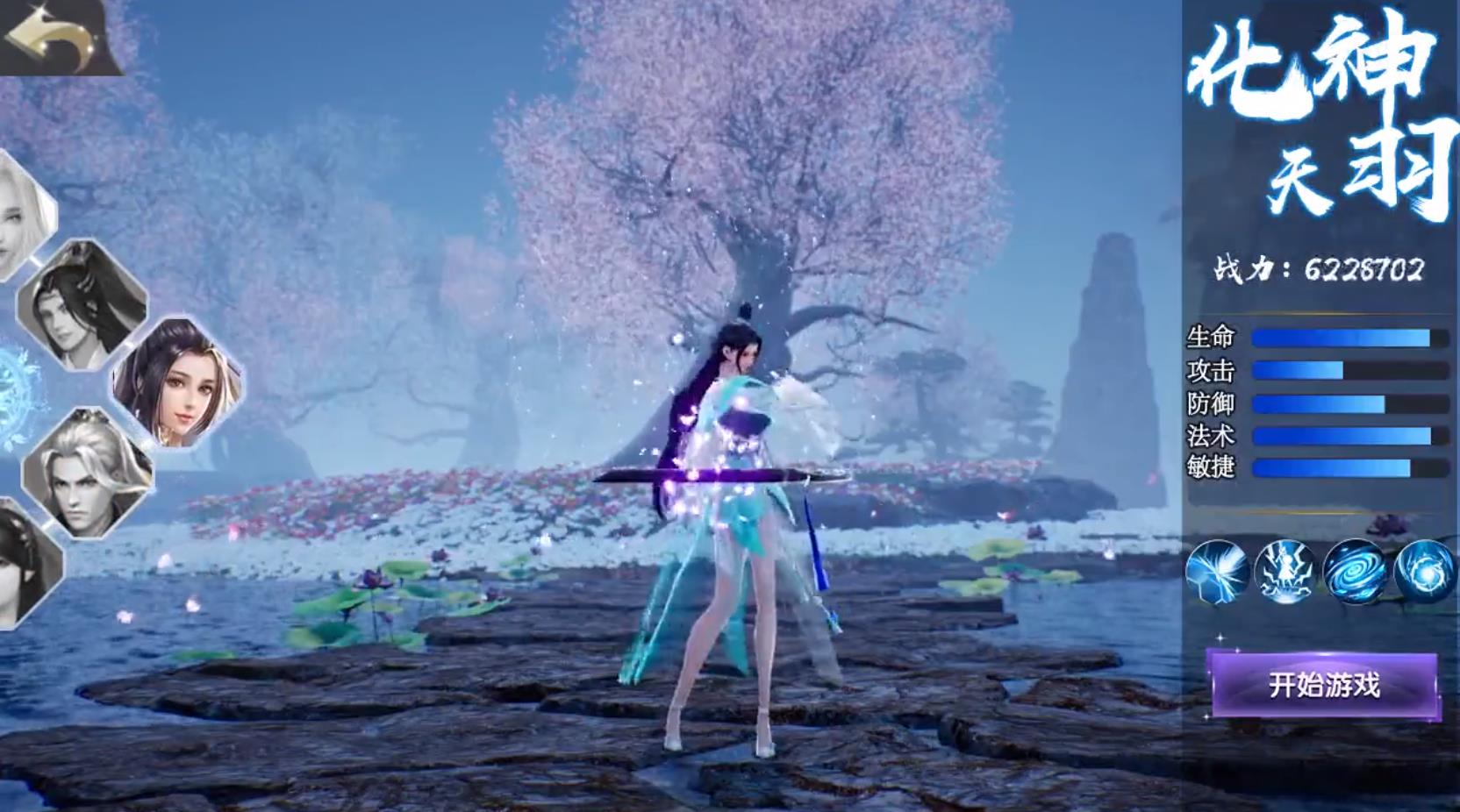The width and height of the screenshot is (1460, 812).
Task: Click the 化神天羽 class title
Action: pos(1316,114)
